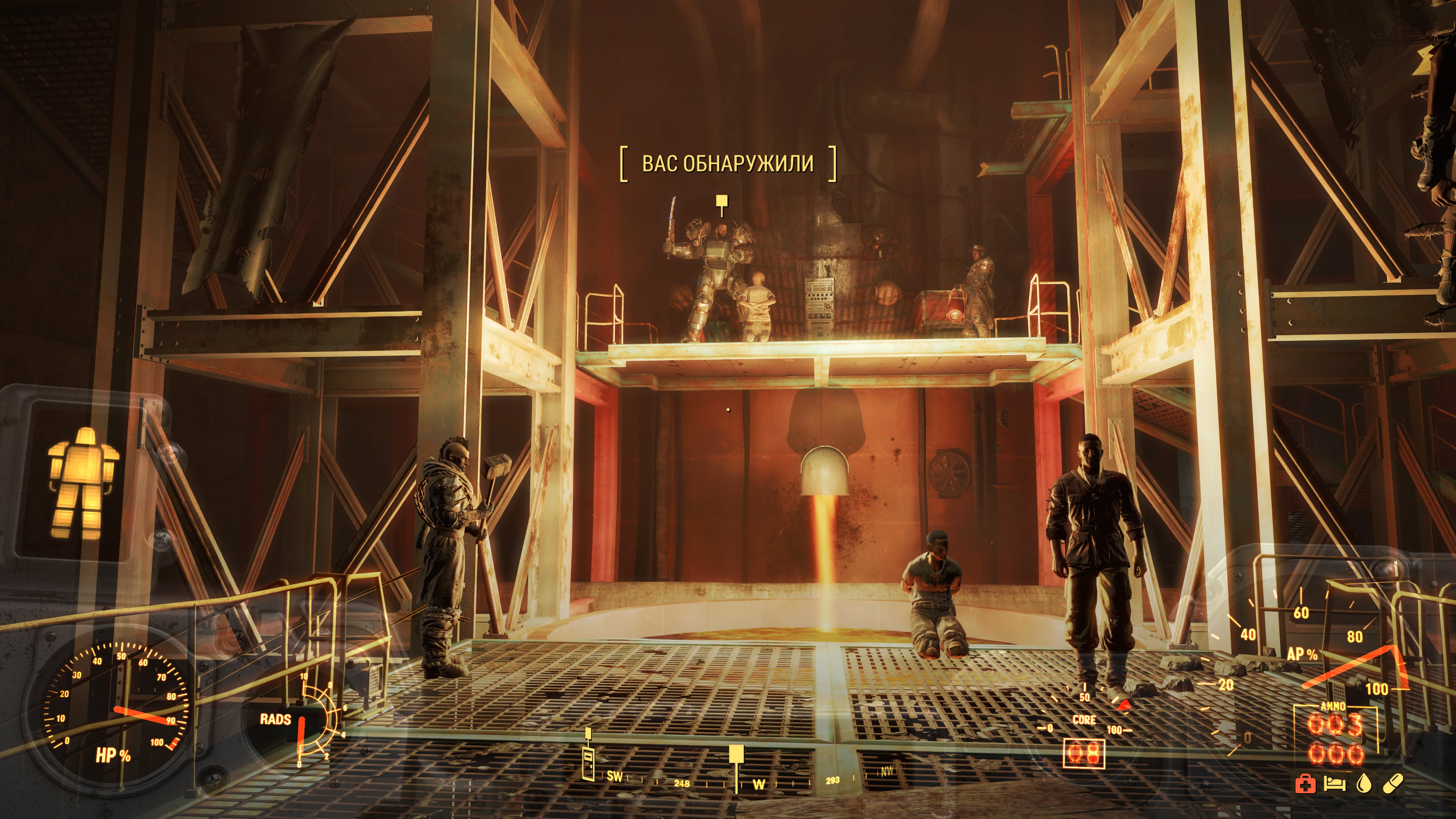Select the bed sleep status icon
Viewport: 1456px width, 819px height.
[x=1334, y=784]
